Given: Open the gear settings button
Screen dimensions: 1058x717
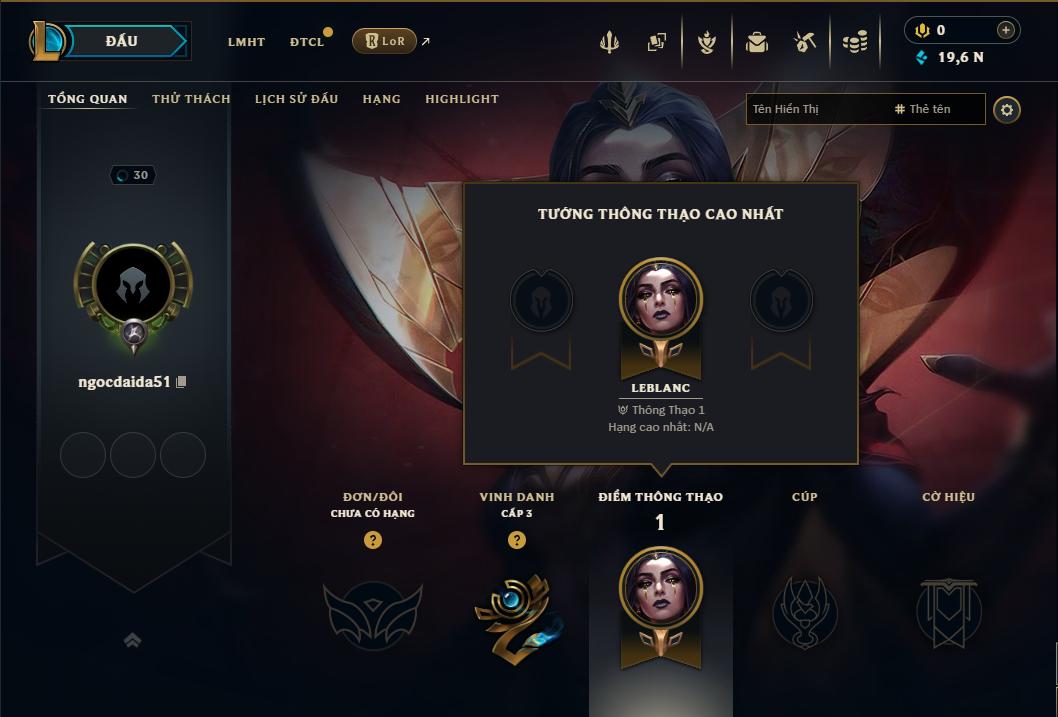Looking at the screenshot, I should tap(1007, 109).
